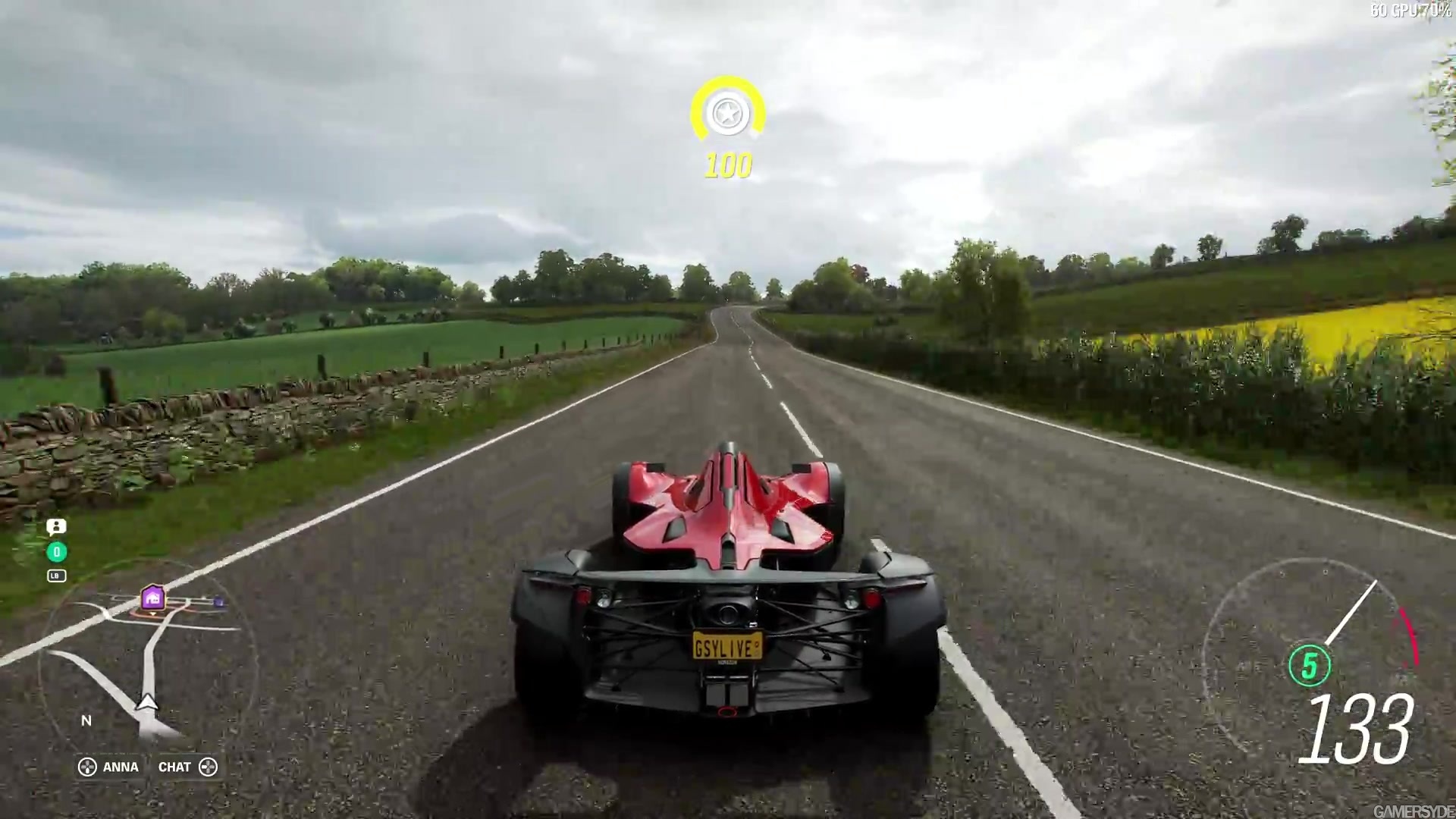Toggle the LB button prompt

[56, 576]
